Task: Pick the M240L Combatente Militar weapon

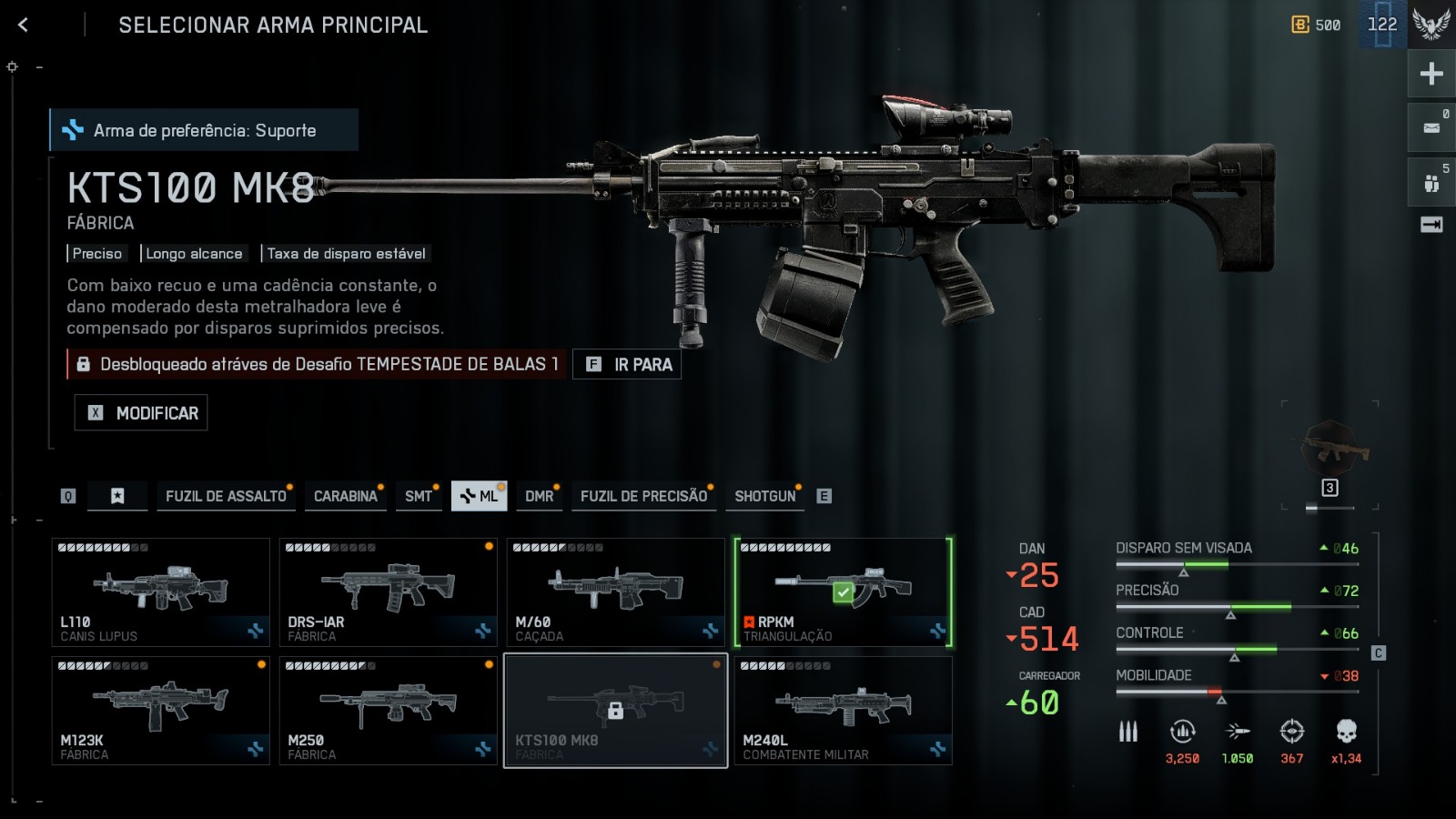Action: 843,711
